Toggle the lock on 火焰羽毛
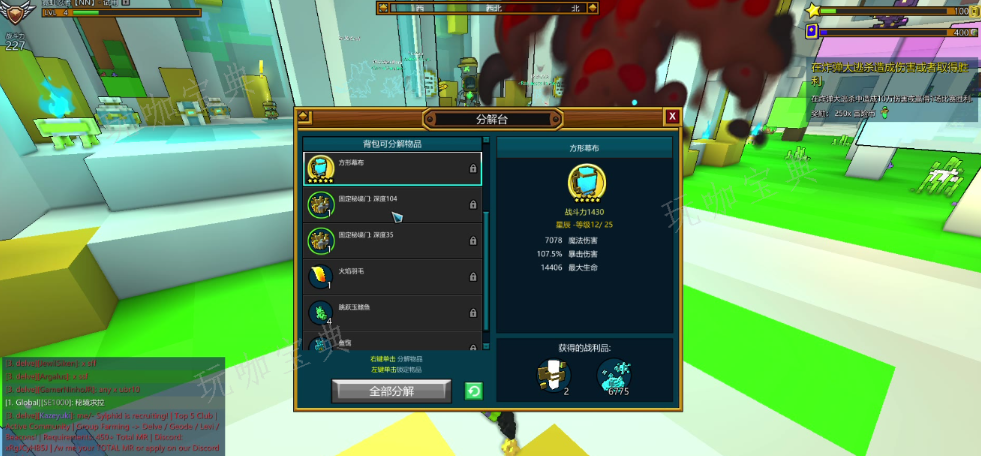The height and width of the screenshot is (456, 981). tap(473, 278)
